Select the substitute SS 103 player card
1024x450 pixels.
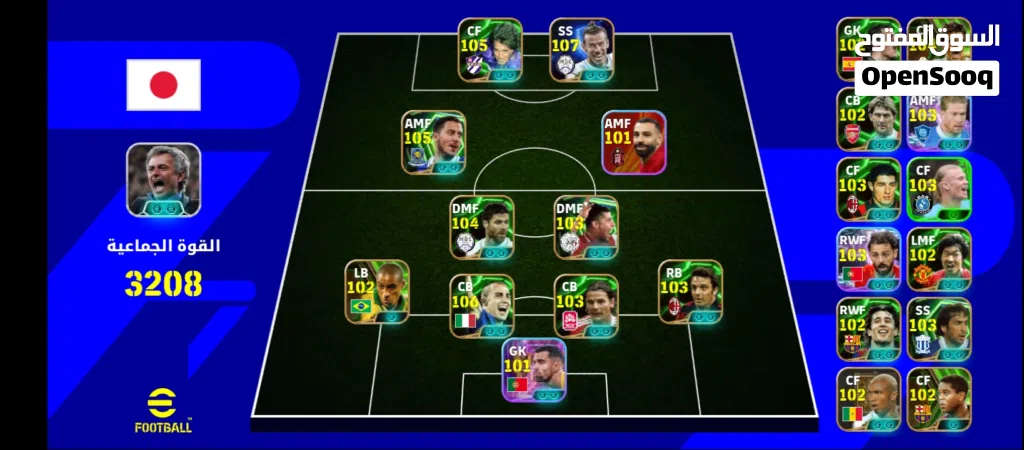[938, 329]
